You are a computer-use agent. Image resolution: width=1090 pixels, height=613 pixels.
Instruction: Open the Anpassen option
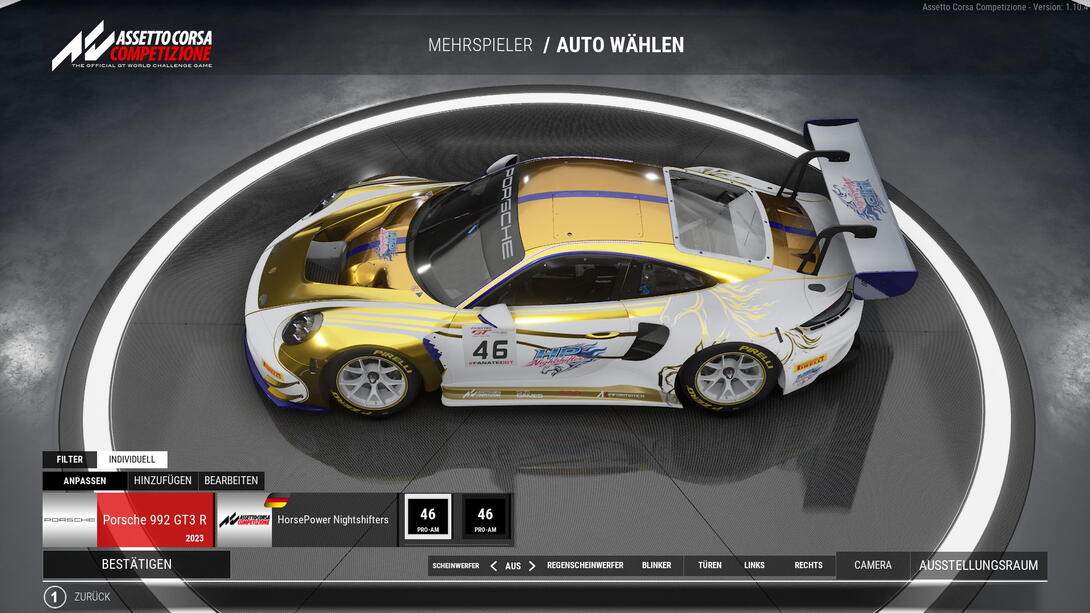point(85,481)
